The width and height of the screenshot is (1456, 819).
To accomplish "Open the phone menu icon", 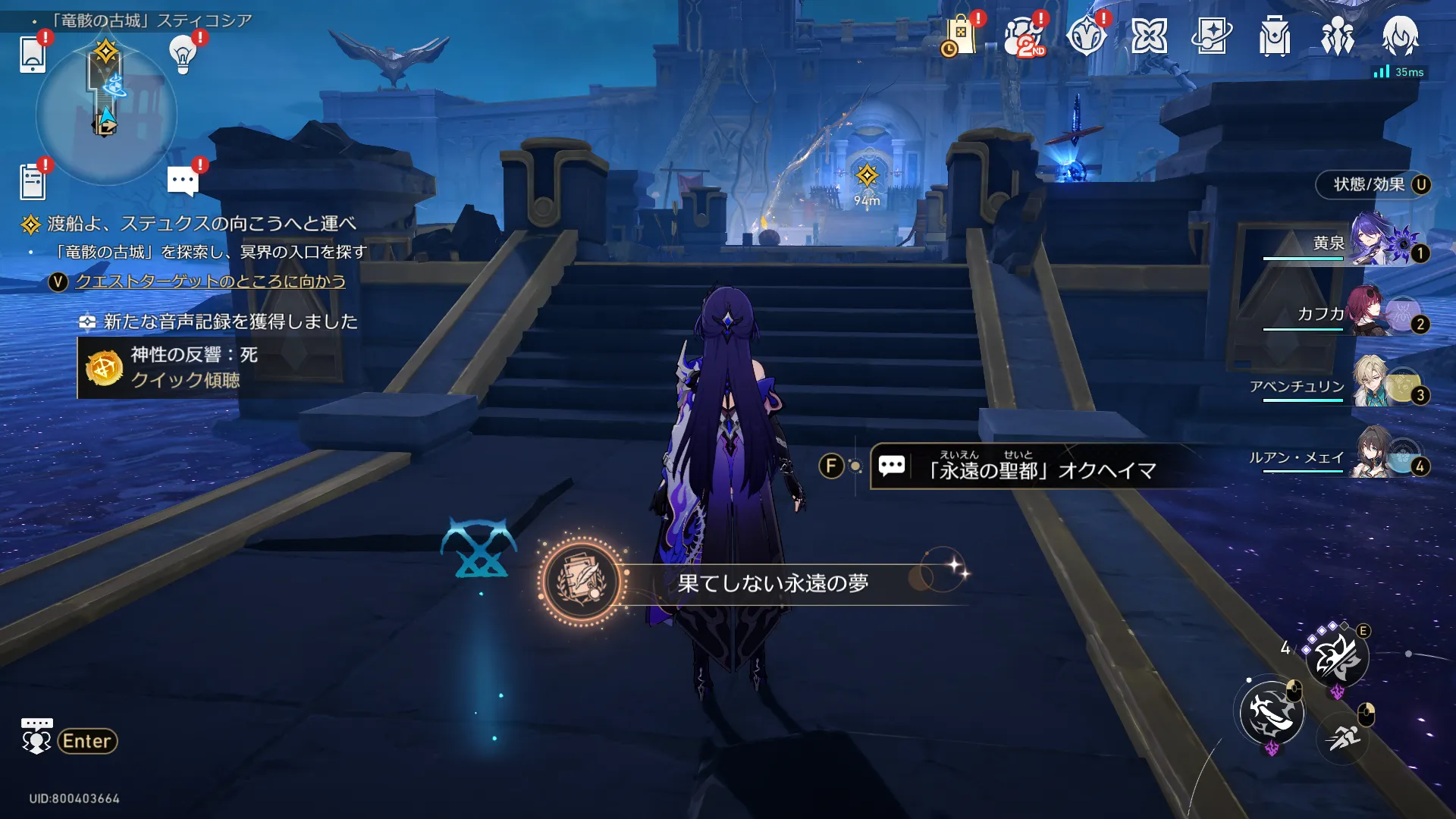I will click(33, 54).
